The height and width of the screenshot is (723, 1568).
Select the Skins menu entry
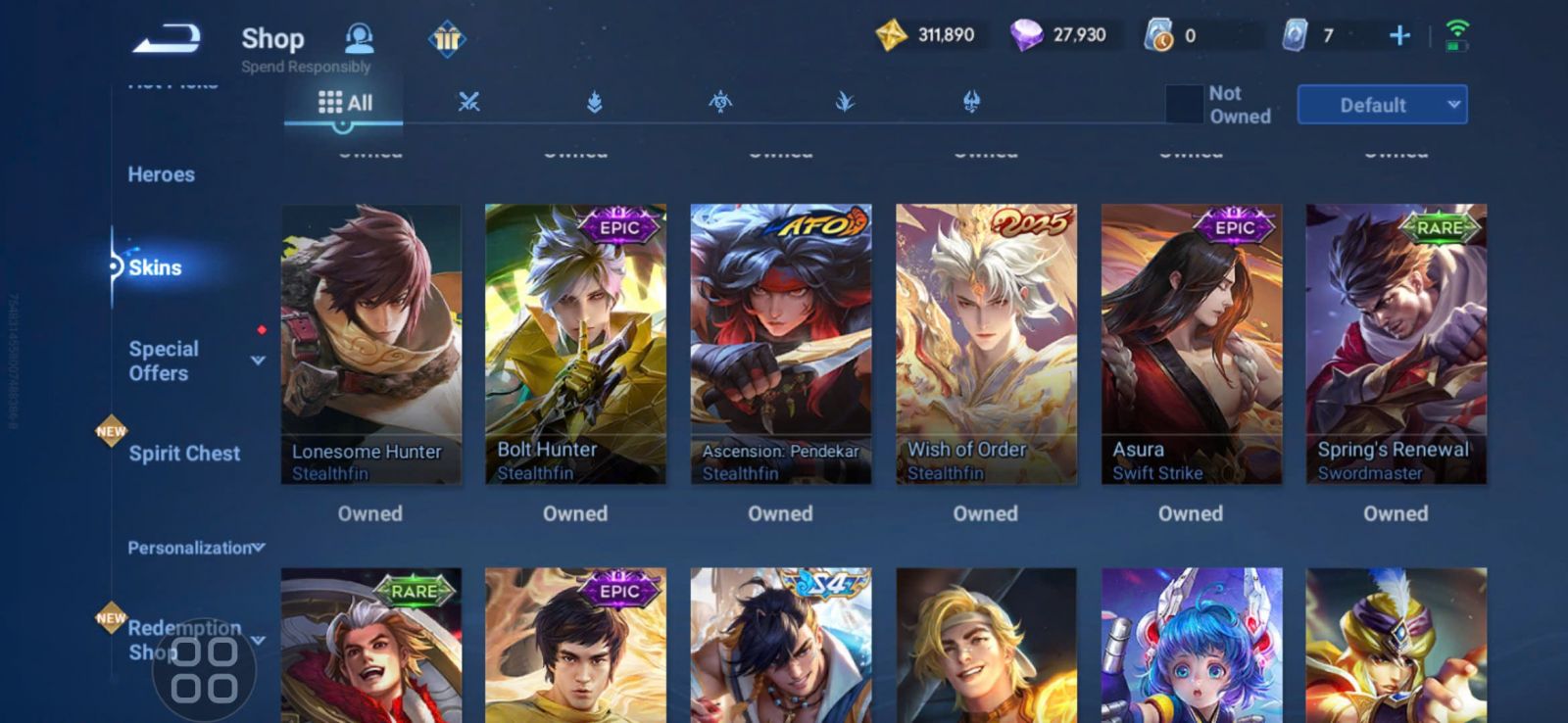[155, 267]
